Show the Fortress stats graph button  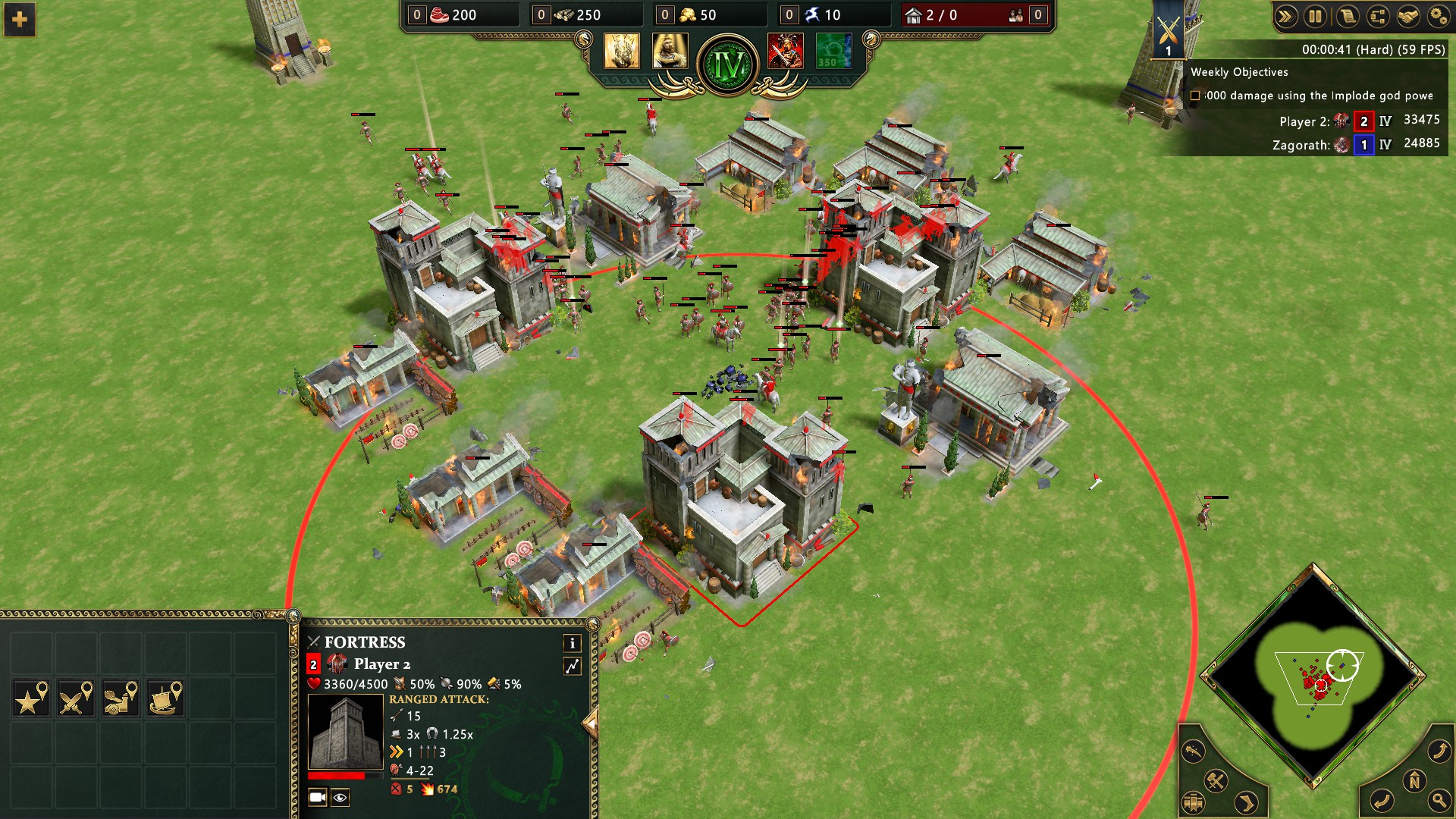point(572,666)
